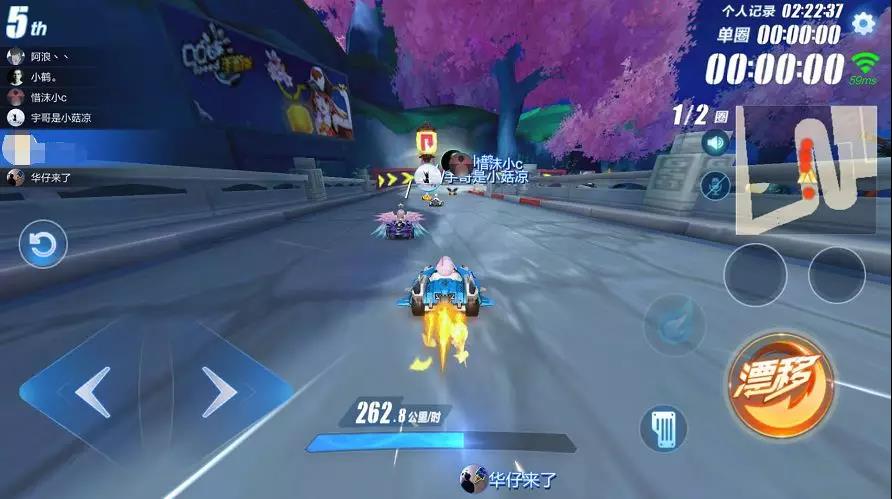
Task: Reset the kart with the circular arrow button
Action: (43, 245)
